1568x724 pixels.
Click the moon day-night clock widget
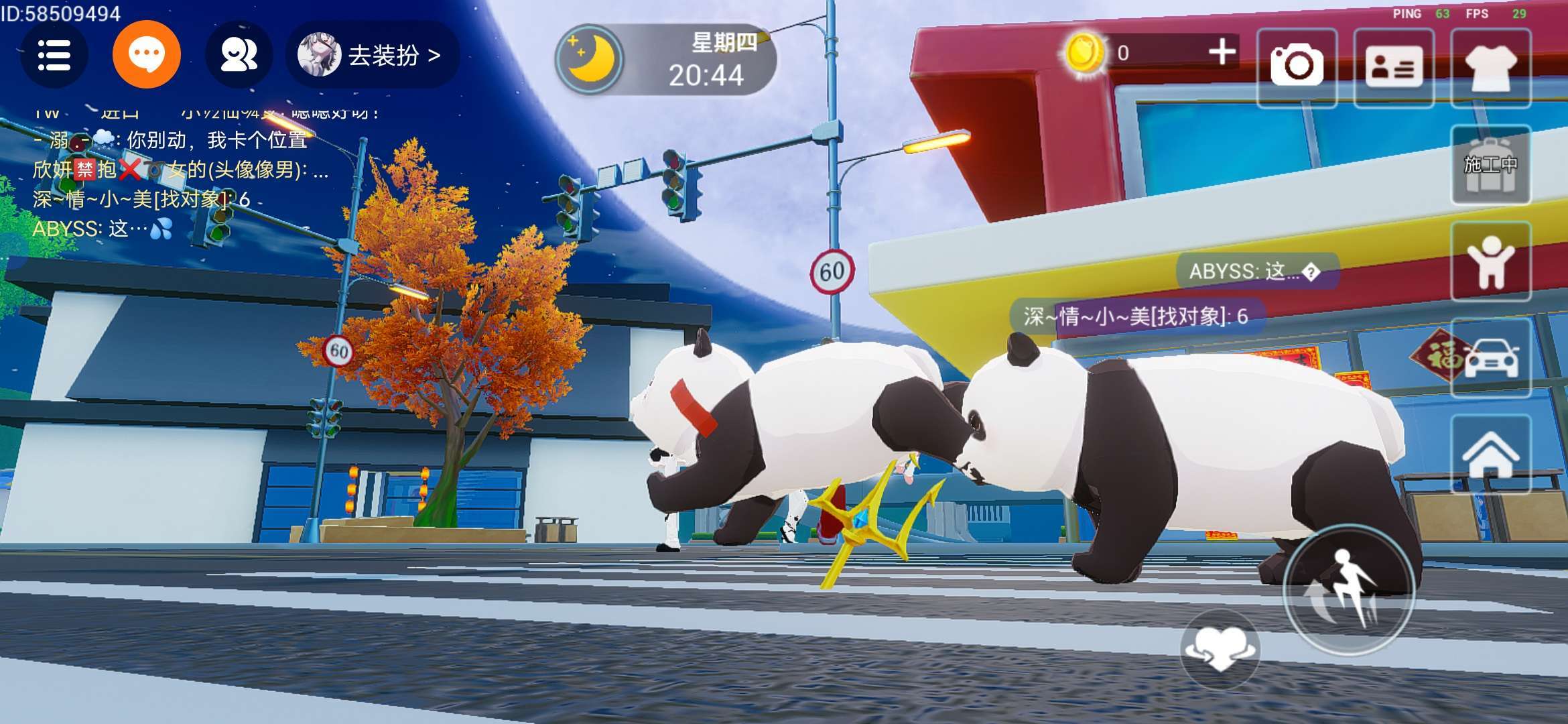pyautogui.click(x=665, y=60)
